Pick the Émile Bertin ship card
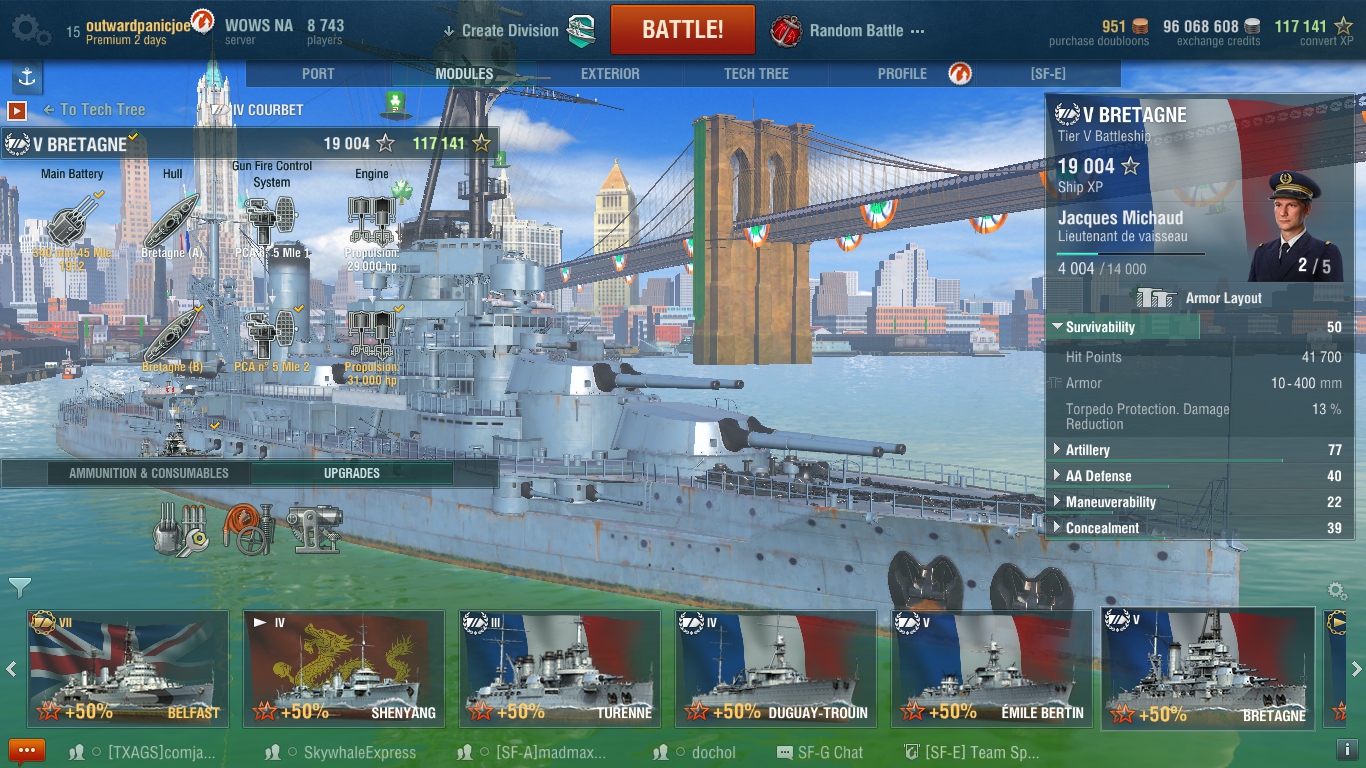The height and width of the screenshot is (768, 1366). tap(989, 668)
